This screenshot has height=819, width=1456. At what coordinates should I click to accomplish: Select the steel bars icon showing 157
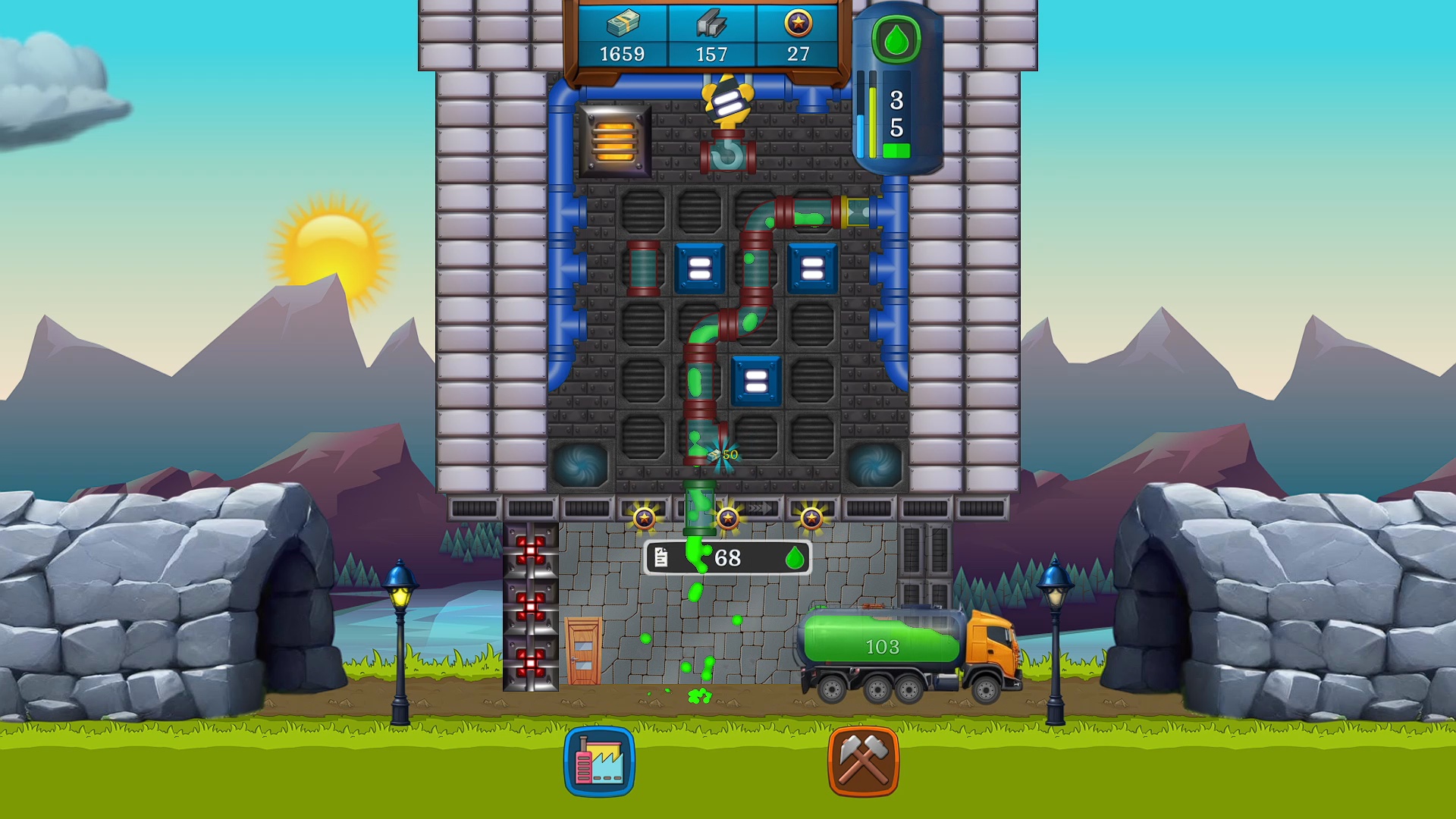(711, 34)
